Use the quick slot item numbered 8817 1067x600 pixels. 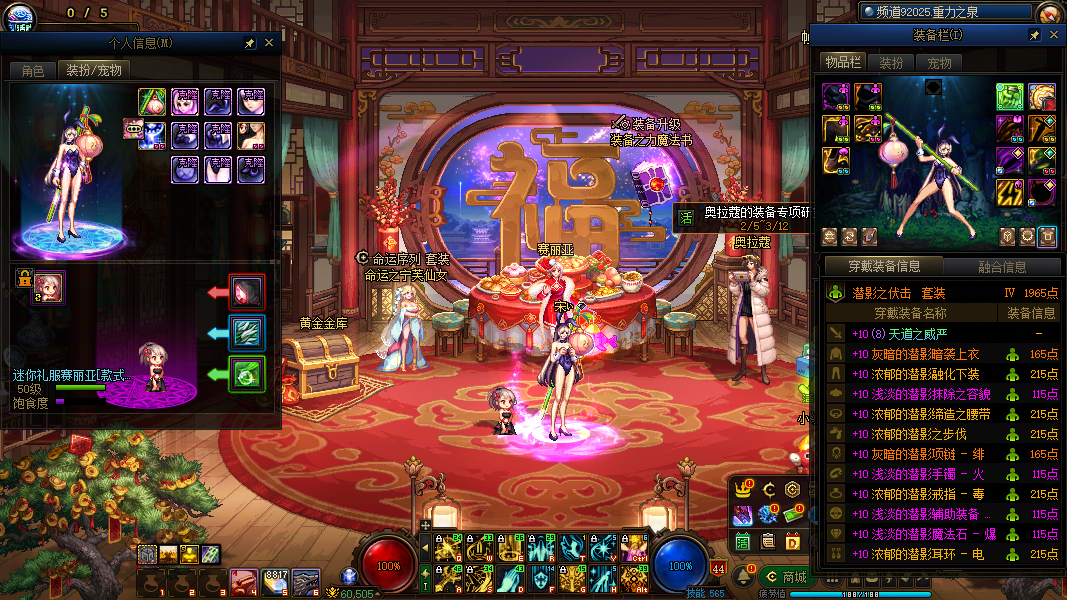pyautogui.click(x=275, y=579)
